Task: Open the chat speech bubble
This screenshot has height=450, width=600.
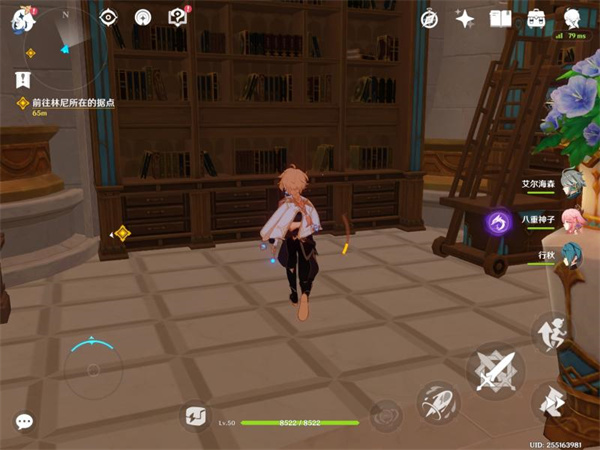Action: [x=24, y=422]
